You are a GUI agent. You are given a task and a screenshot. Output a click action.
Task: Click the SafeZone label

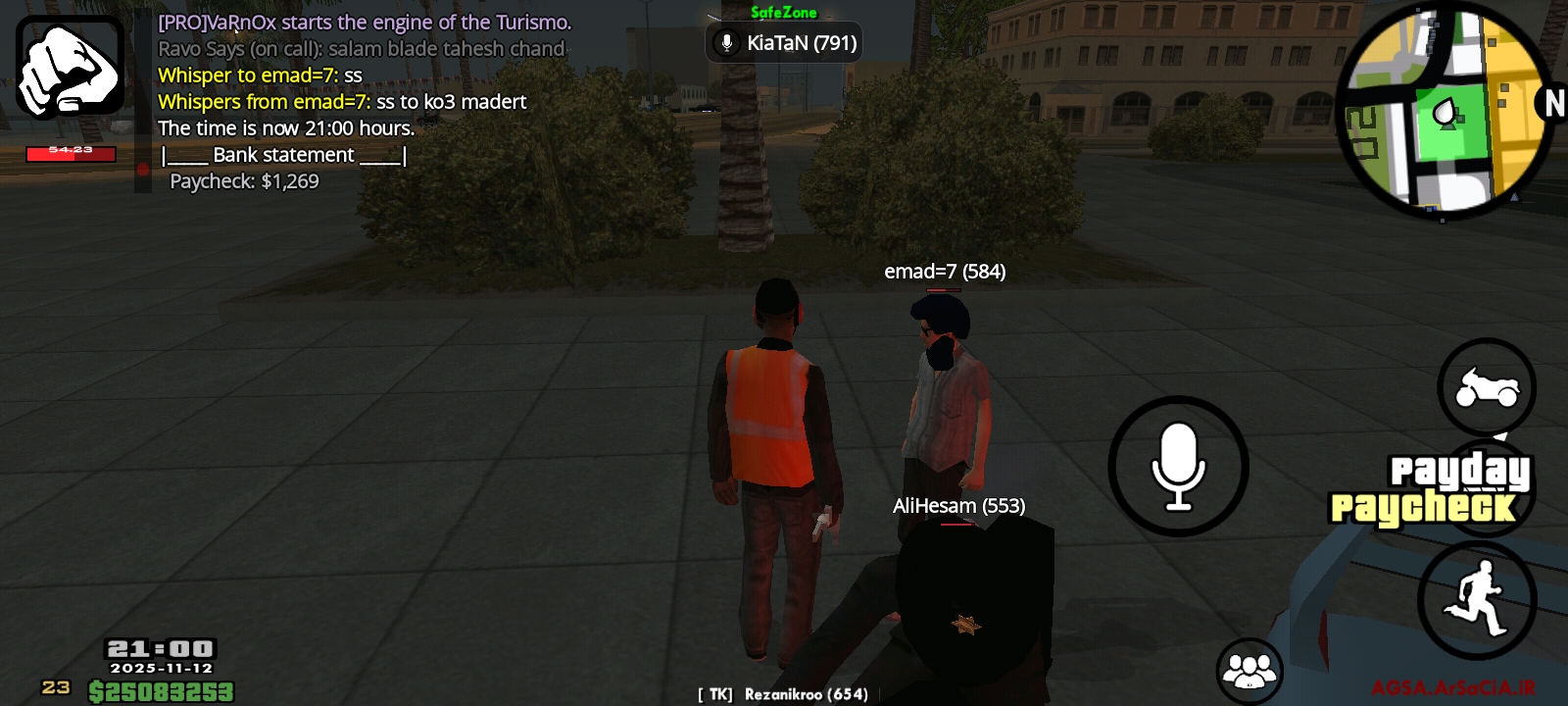coord(783,14)
